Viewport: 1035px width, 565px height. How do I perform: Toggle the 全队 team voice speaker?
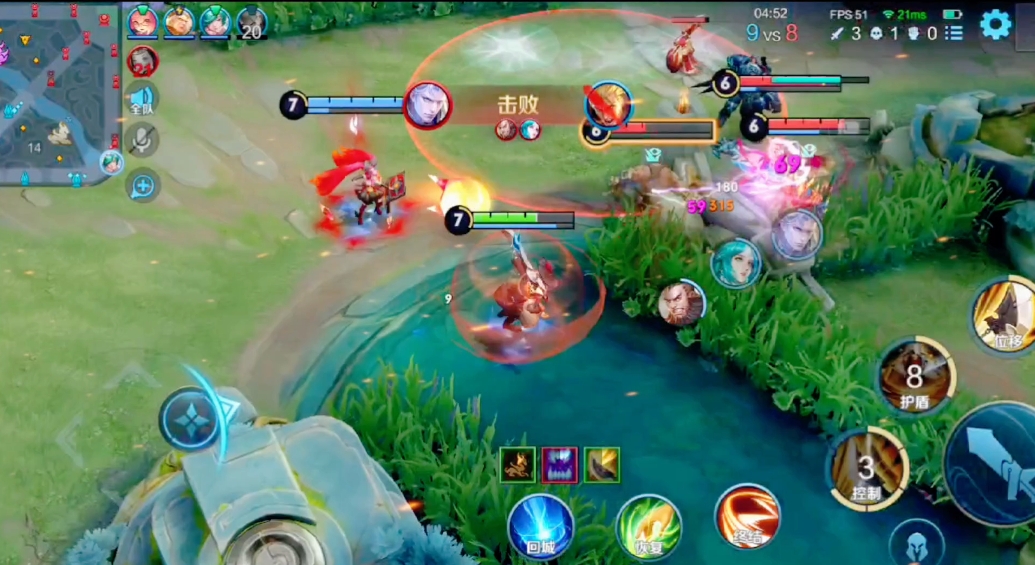click(x=142, y=99)
